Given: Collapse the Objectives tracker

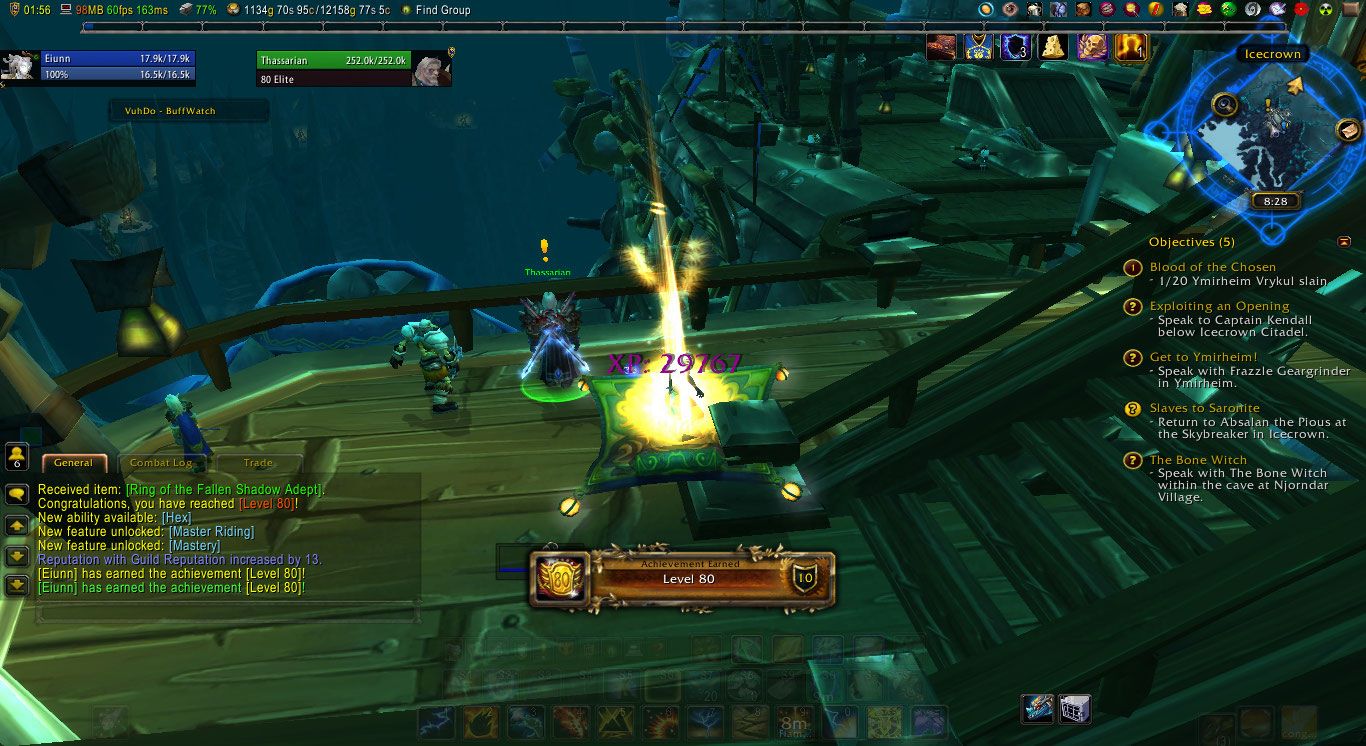Looking at the screenshot, I should (1344, 242).
